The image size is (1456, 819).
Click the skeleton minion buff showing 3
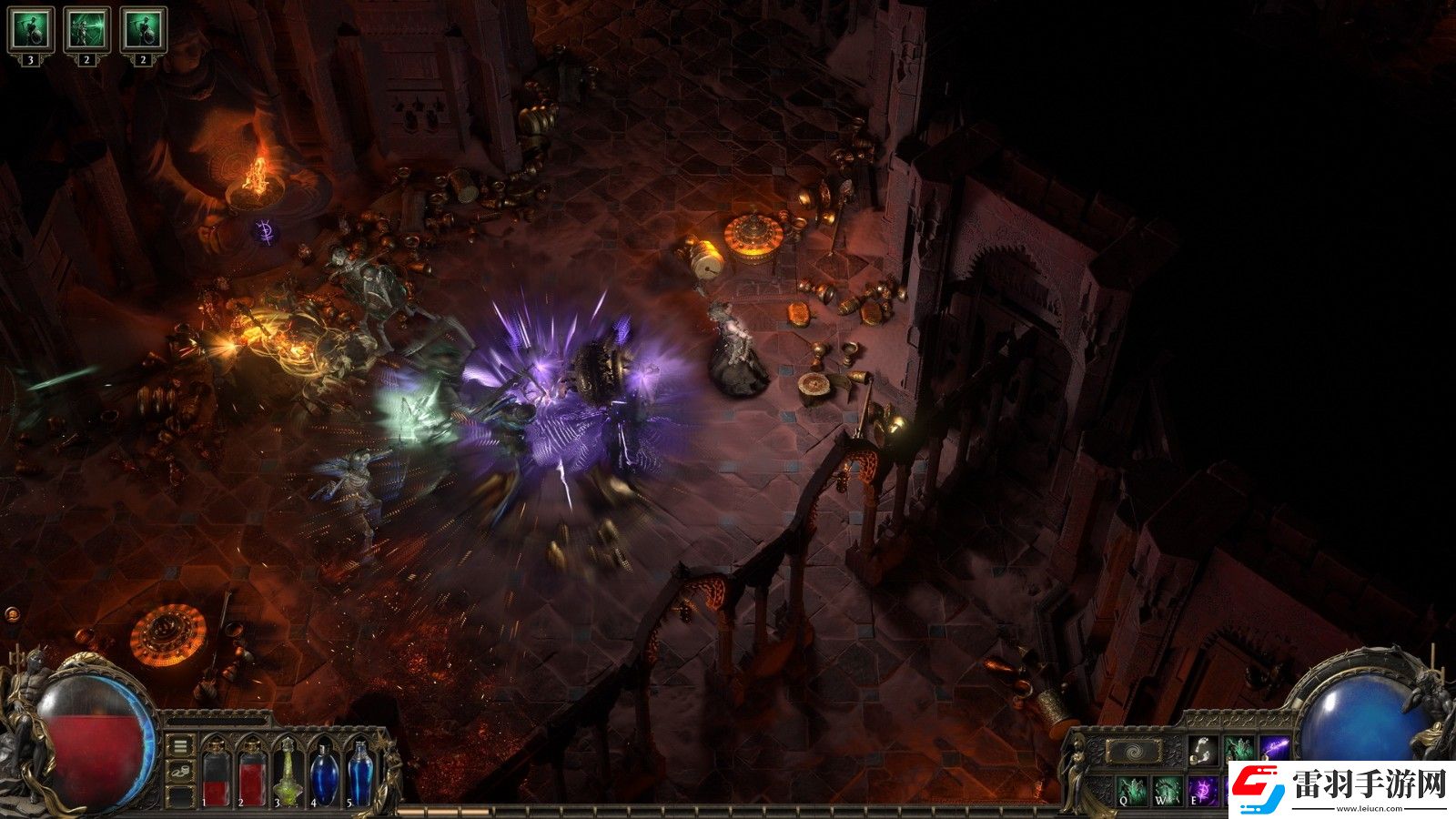pyautogui.click(x=30, y=29)
